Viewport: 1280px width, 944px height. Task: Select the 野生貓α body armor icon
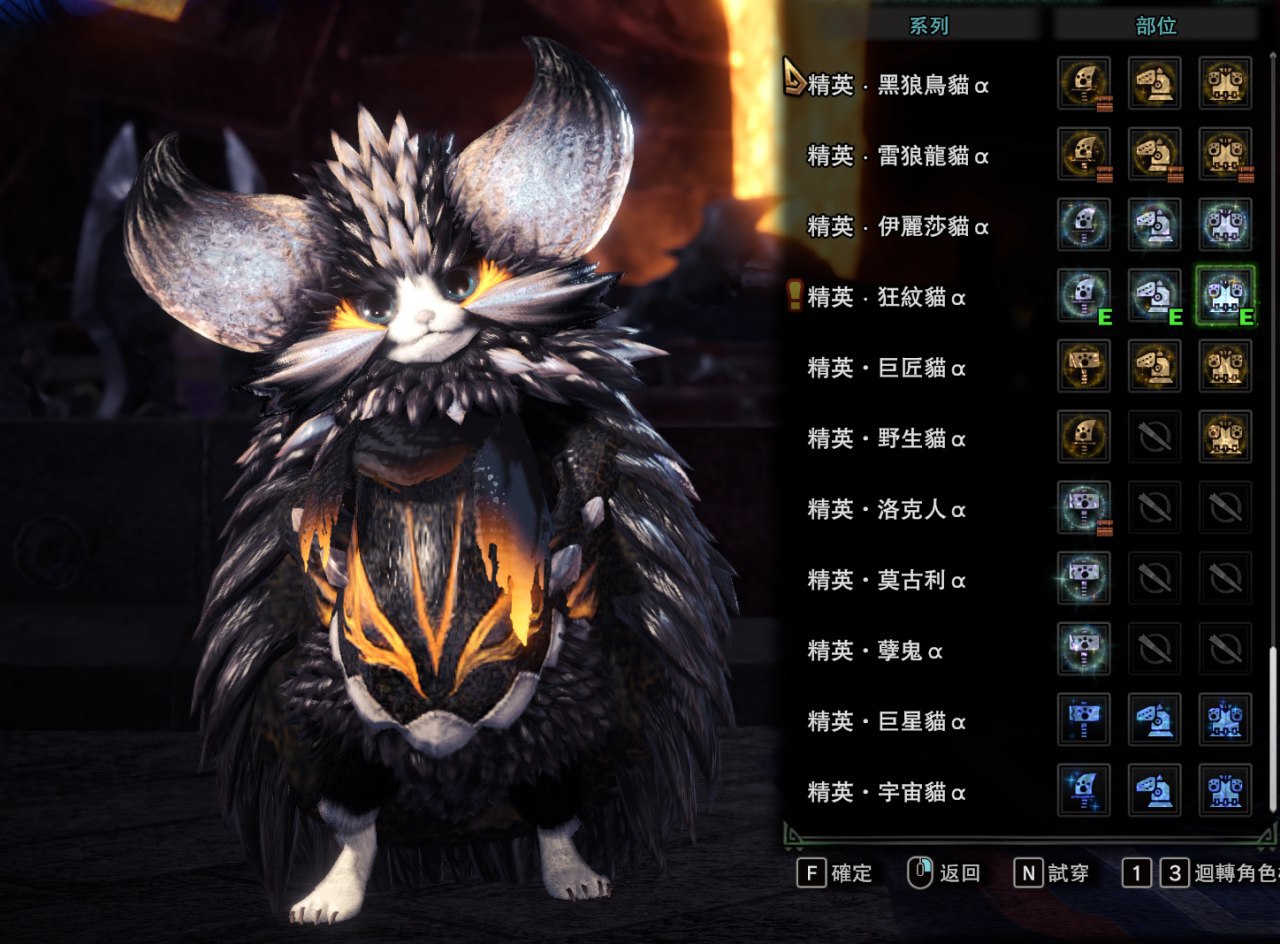[1225, 437]
